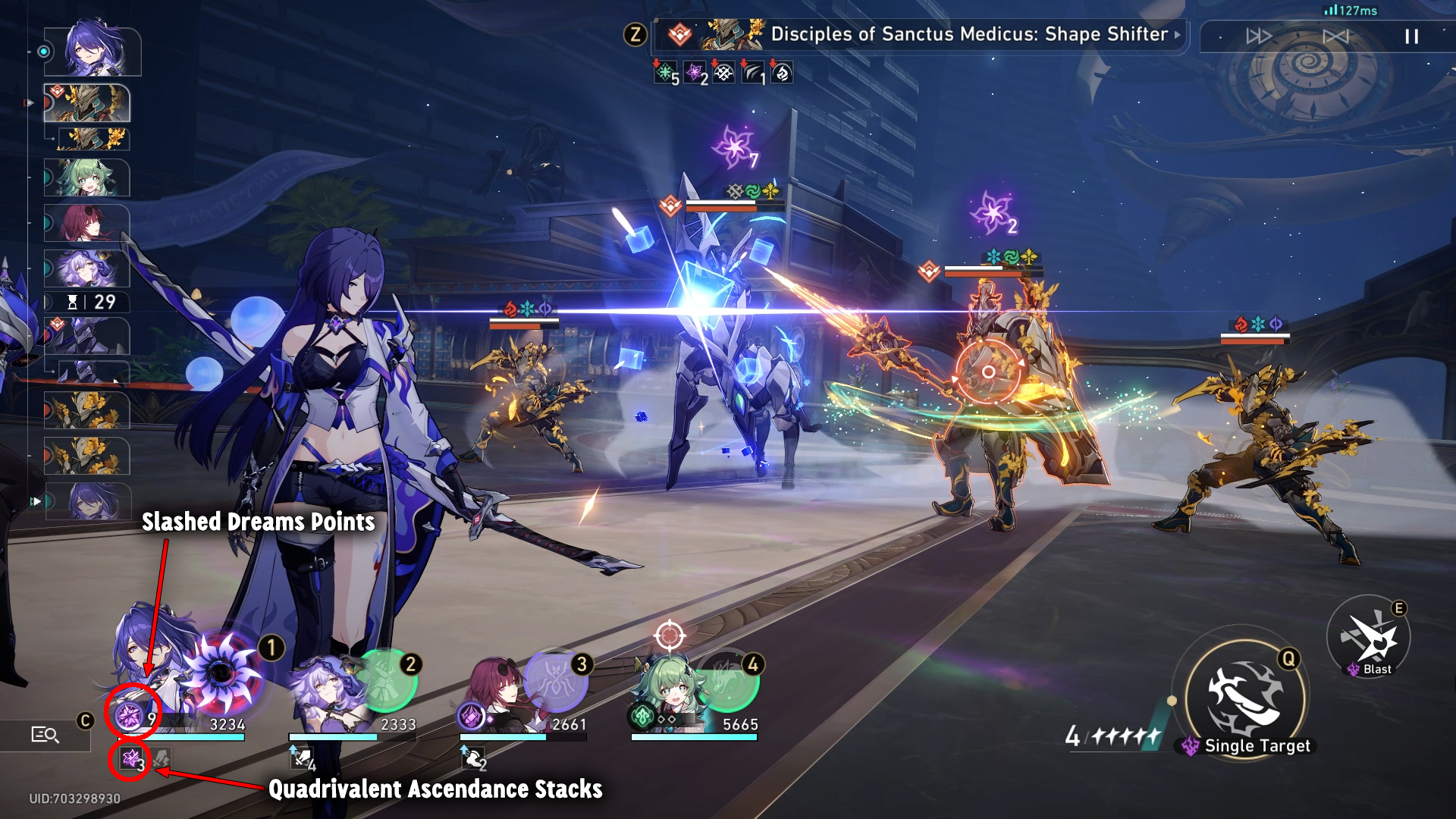Pause the battle

pyautogui.click(x=1411, y=36)
